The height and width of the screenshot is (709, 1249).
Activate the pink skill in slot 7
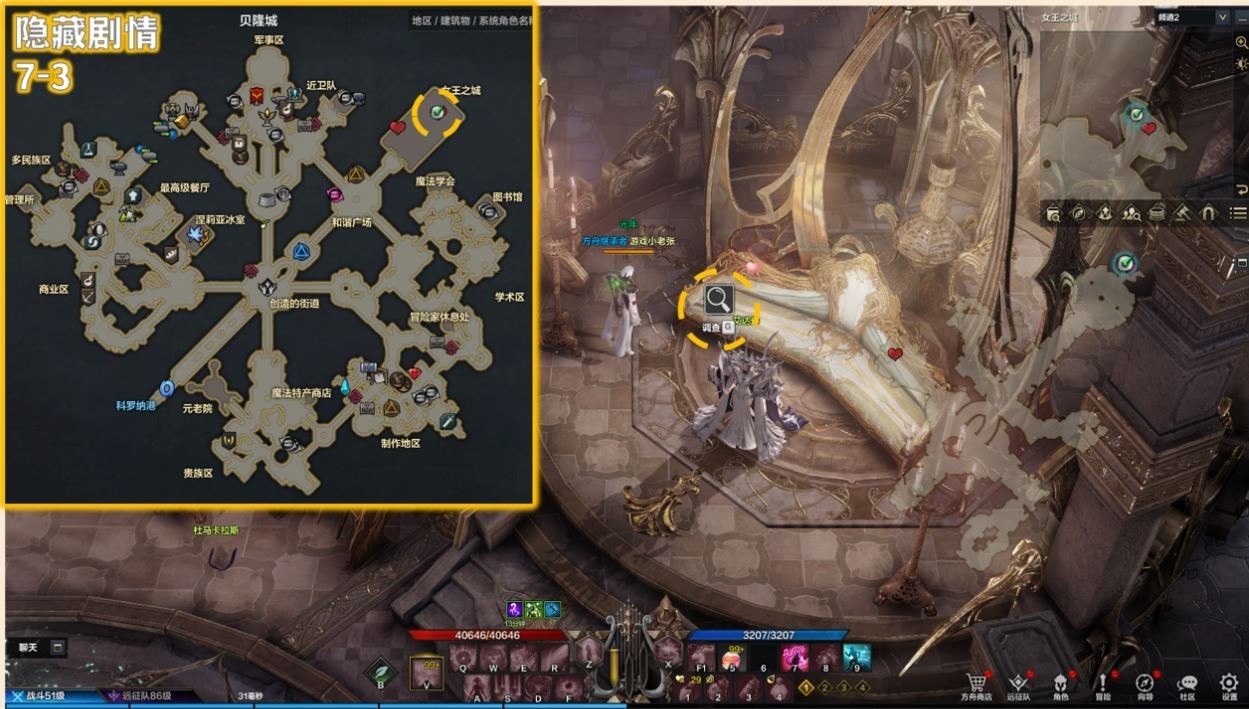click(x=795, y=657)
